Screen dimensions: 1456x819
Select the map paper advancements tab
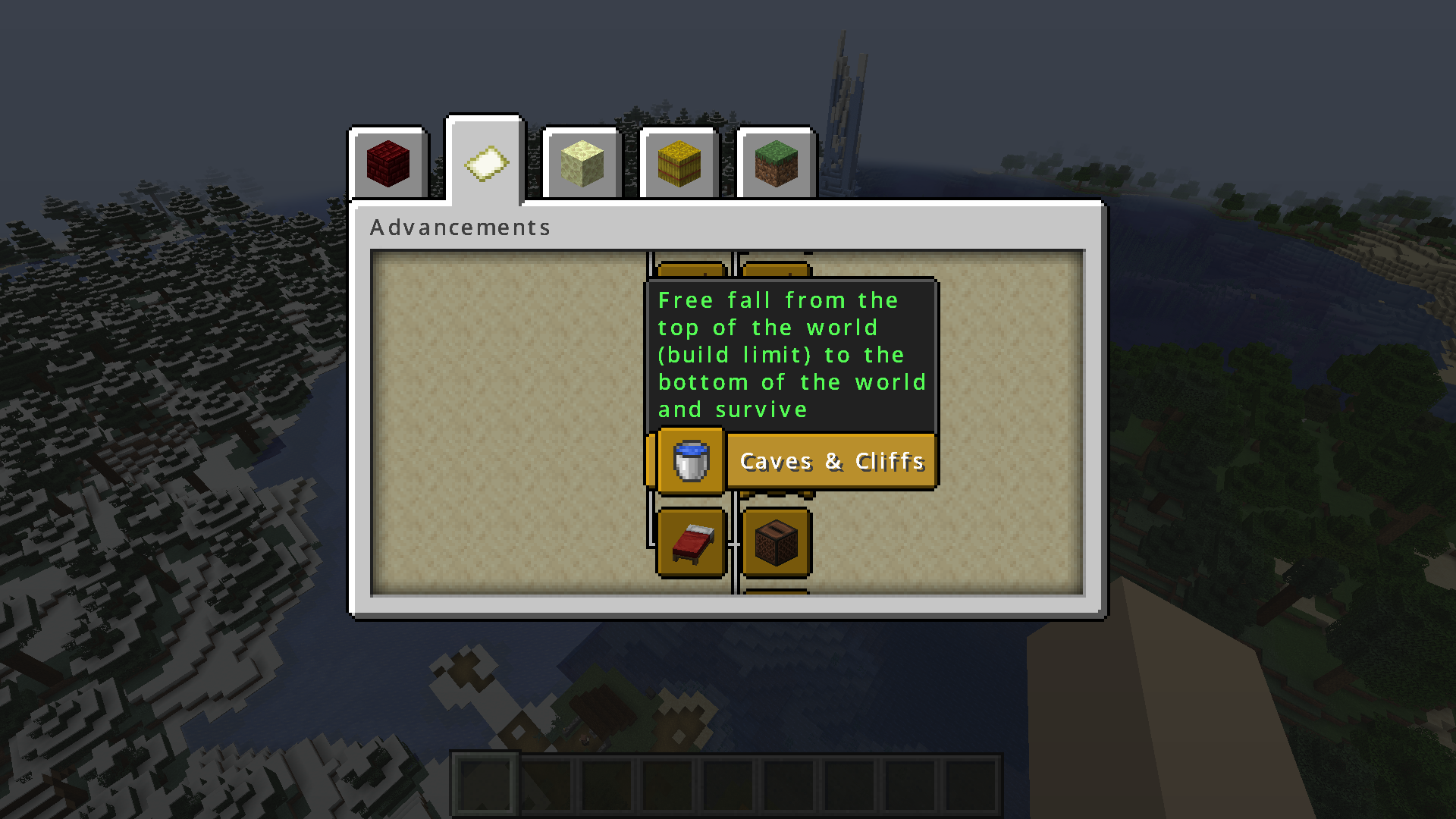(x=485, y=162)
